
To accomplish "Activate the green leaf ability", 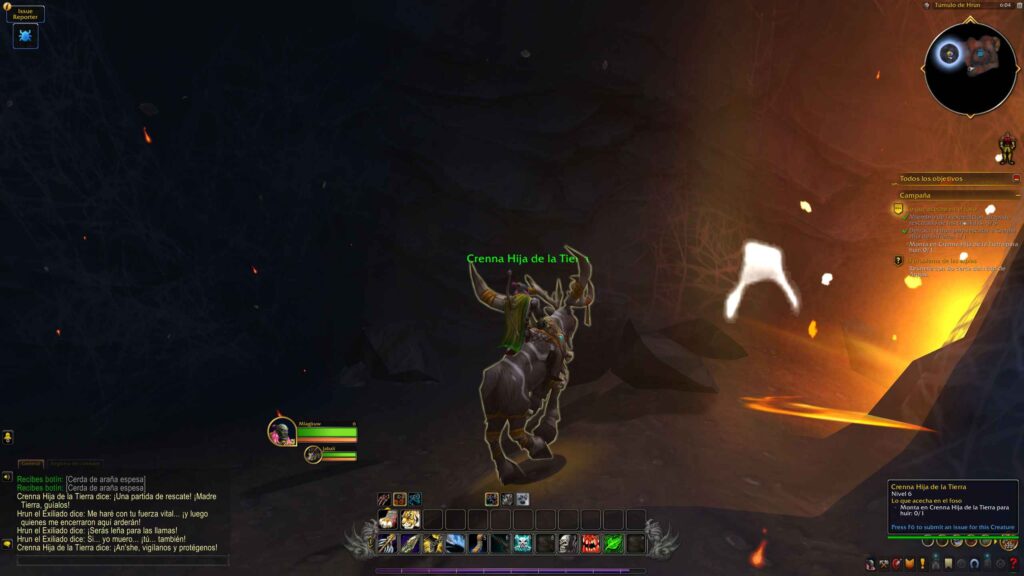I will pyautogui.click(x=613, y=542).
